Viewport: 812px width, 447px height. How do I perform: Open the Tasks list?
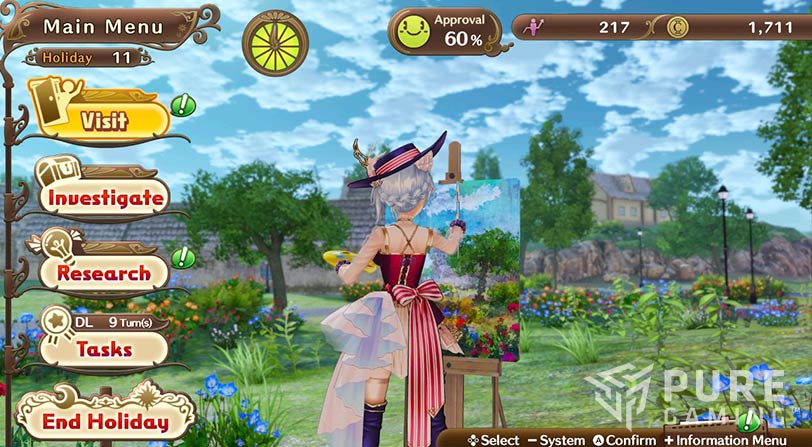(103, 349)
